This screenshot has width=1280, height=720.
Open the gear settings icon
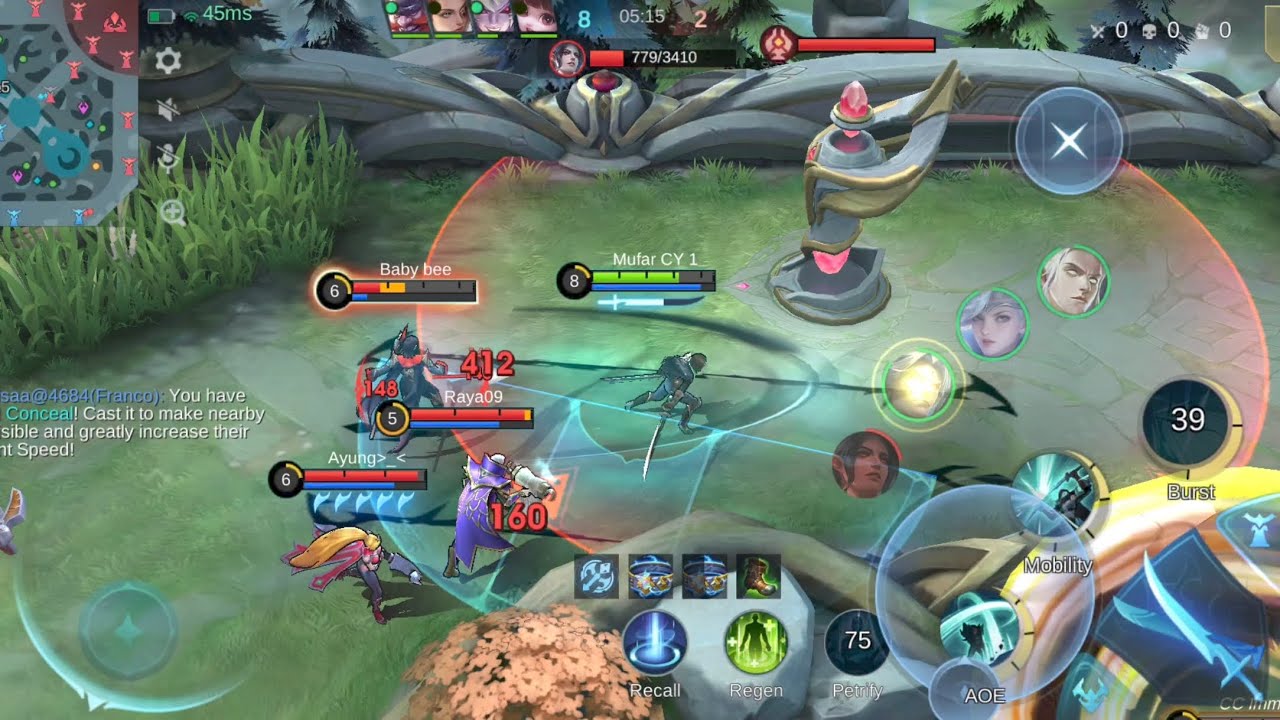168,62
